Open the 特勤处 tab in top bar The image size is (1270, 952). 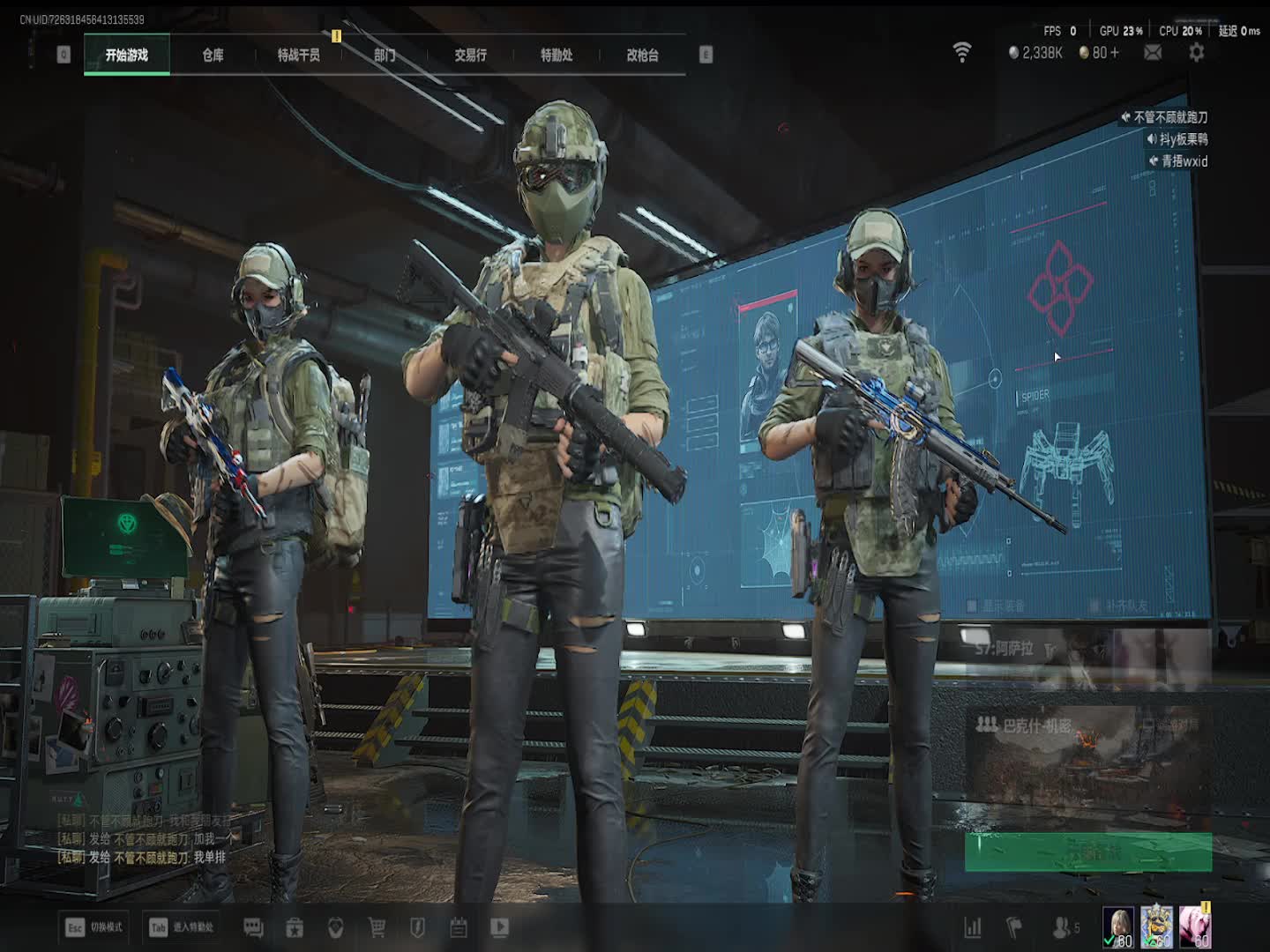click(x=557, y=55)
